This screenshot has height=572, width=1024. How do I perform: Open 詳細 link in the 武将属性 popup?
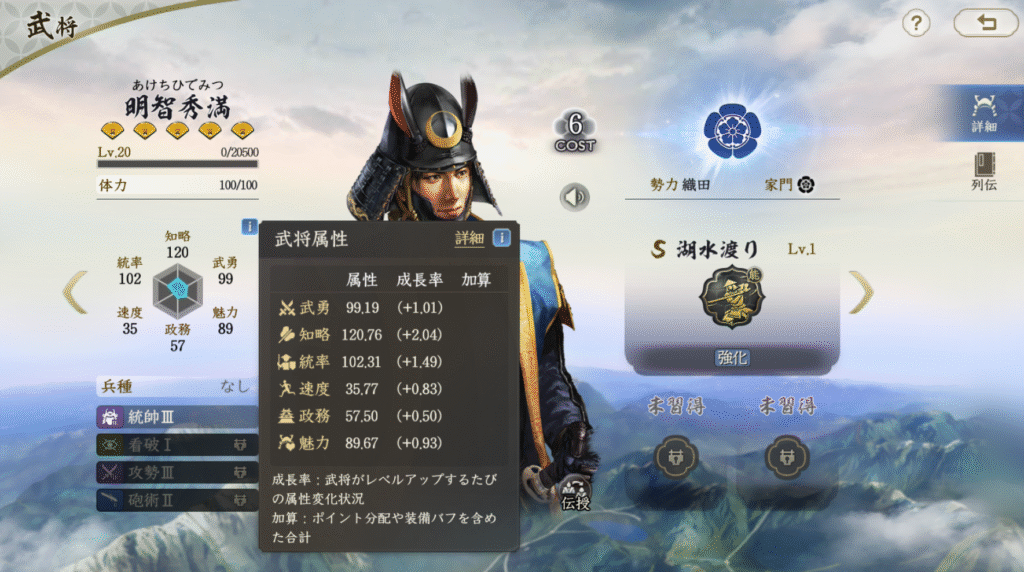tap(469, 238)
